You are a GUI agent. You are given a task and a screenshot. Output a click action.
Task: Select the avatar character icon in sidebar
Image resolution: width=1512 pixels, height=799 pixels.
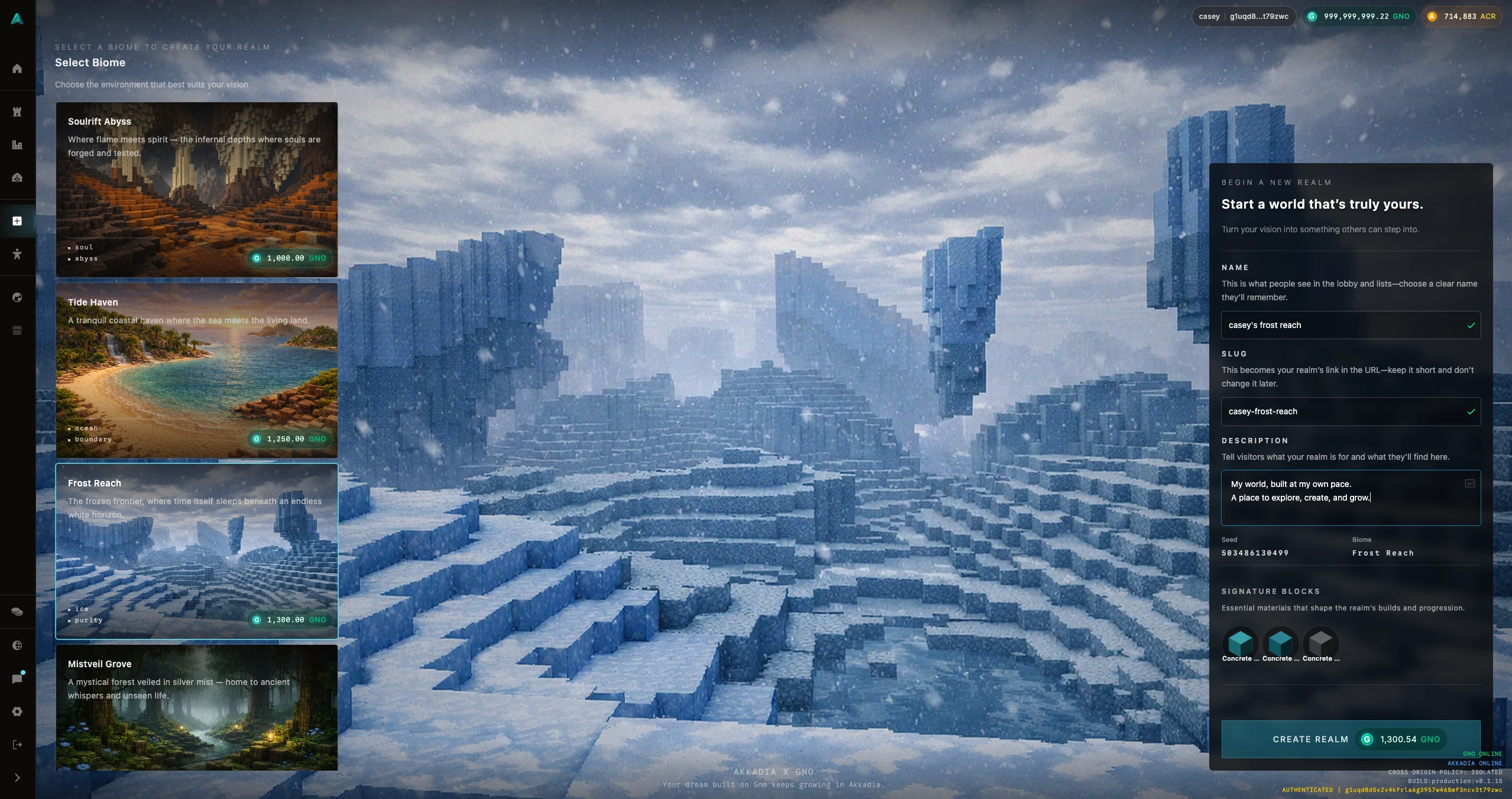[x=17, y=254]
